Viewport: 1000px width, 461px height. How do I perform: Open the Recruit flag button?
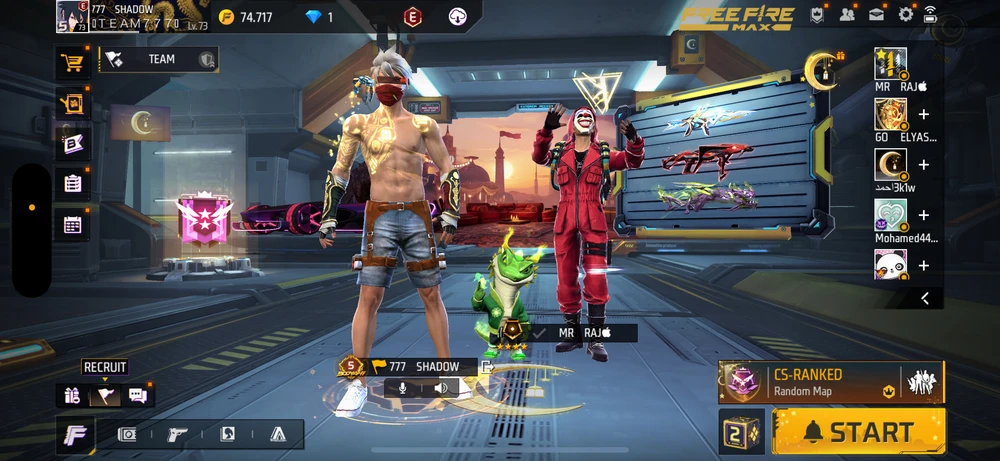pos(104,396)
